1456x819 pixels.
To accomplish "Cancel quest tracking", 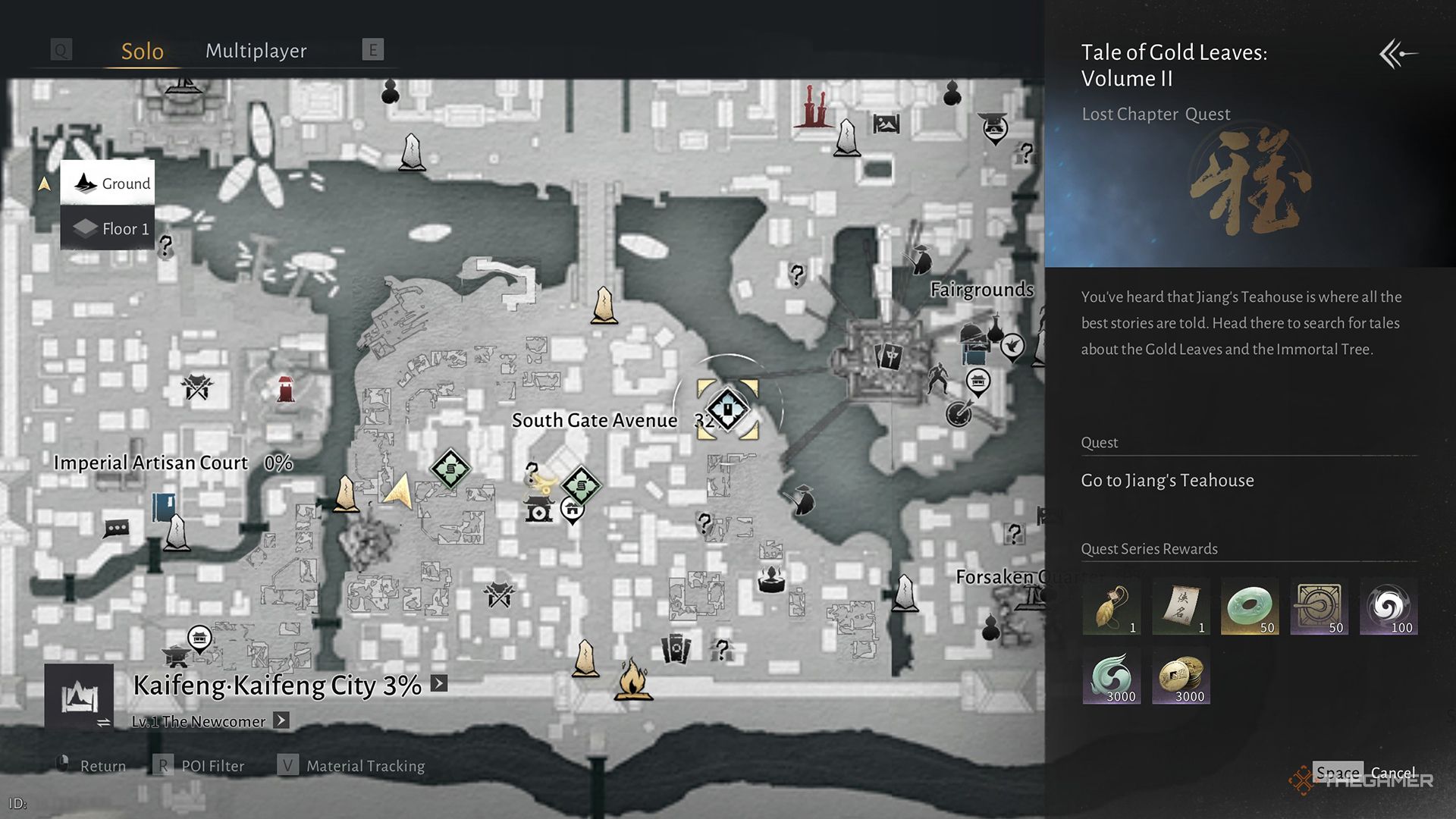I will (x=1392, y=773).
